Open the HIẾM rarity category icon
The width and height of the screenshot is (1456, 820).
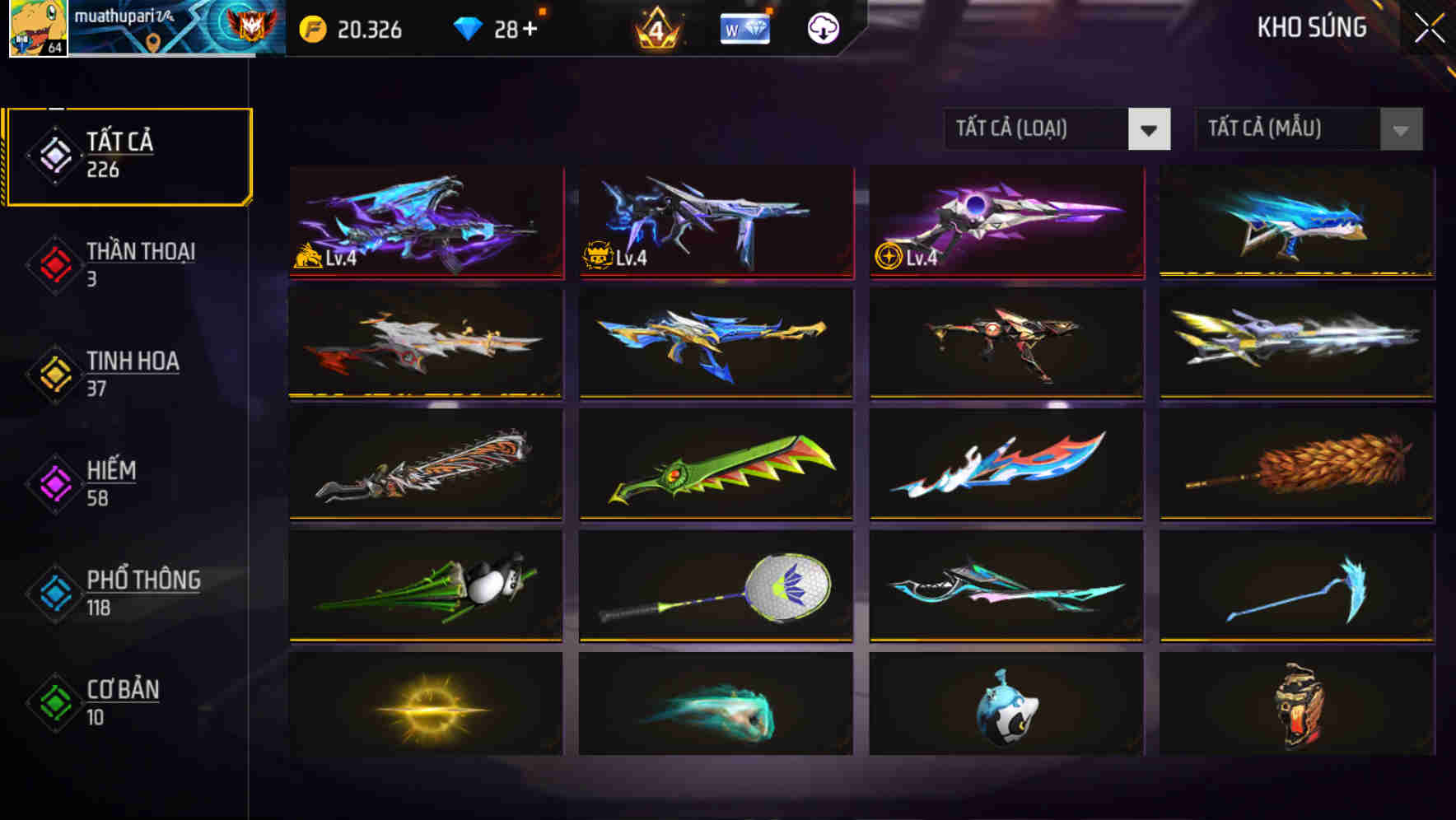pyautogui.click(x=54, y=482)
